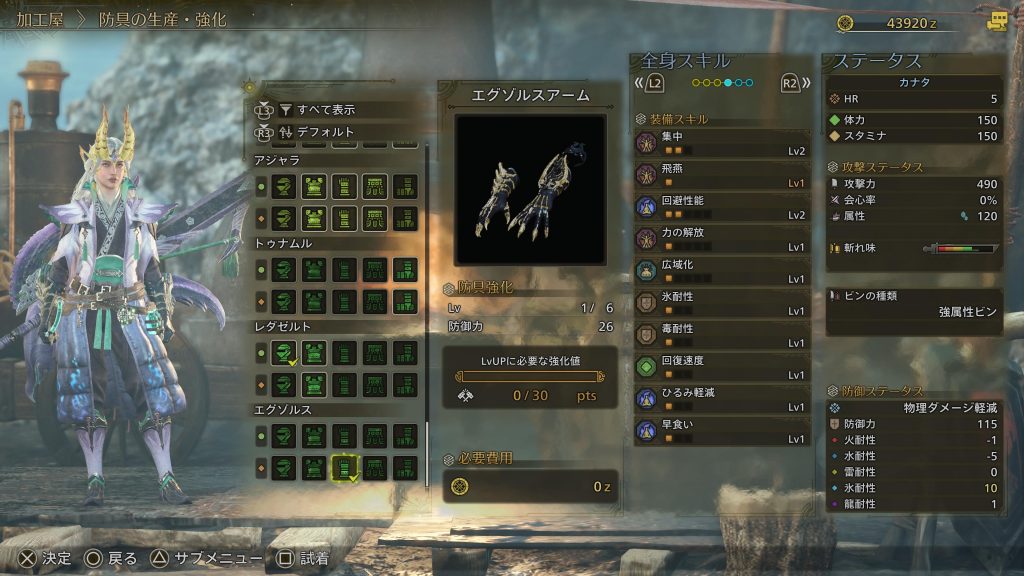Pick the アジャラ chest armor in green-dot row
1024x576 pixels.
(314, 186)
